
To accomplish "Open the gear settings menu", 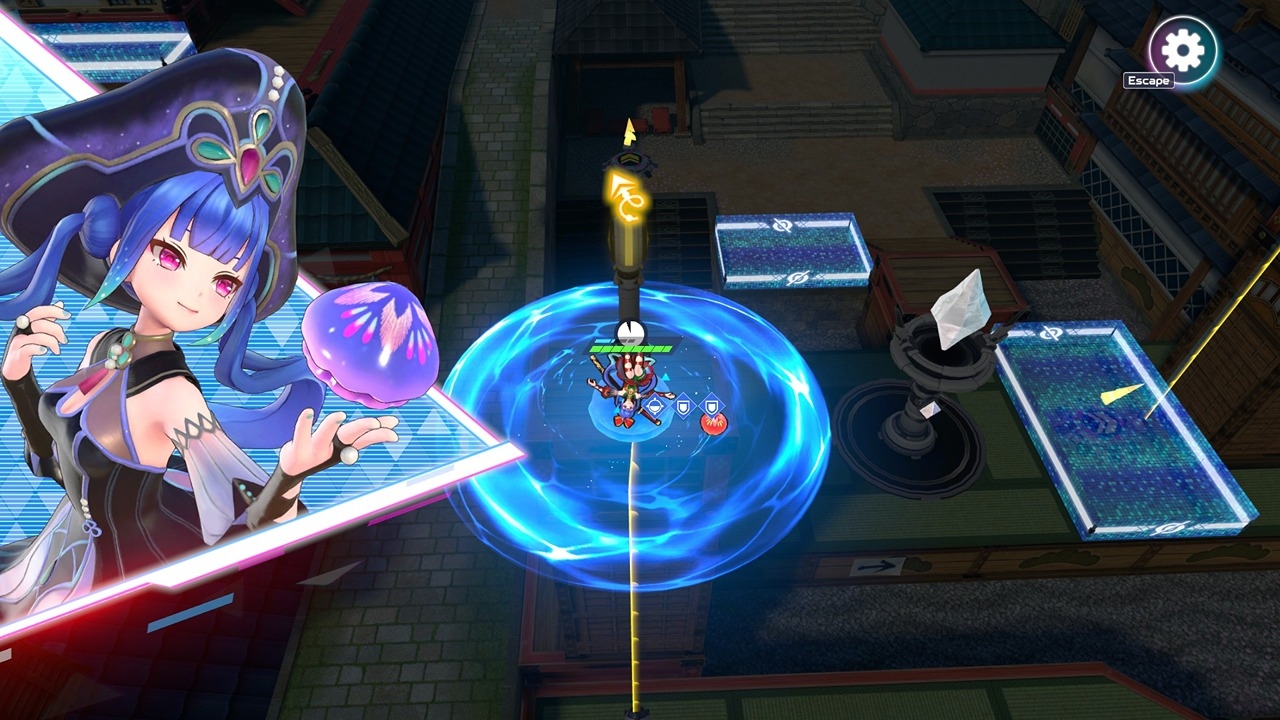I will pos(1184,48).
